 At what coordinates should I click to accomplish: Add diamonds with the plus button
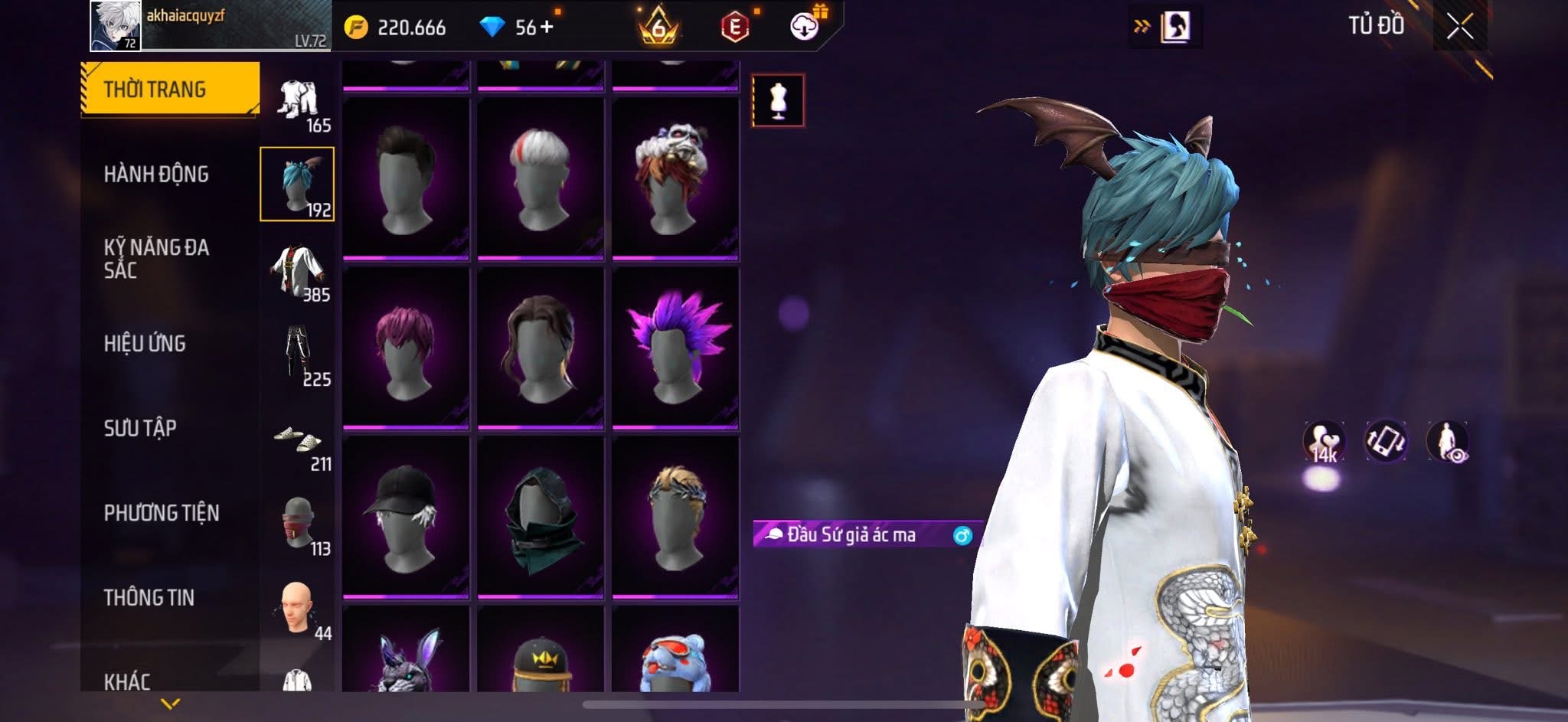(x=547, y=28)
